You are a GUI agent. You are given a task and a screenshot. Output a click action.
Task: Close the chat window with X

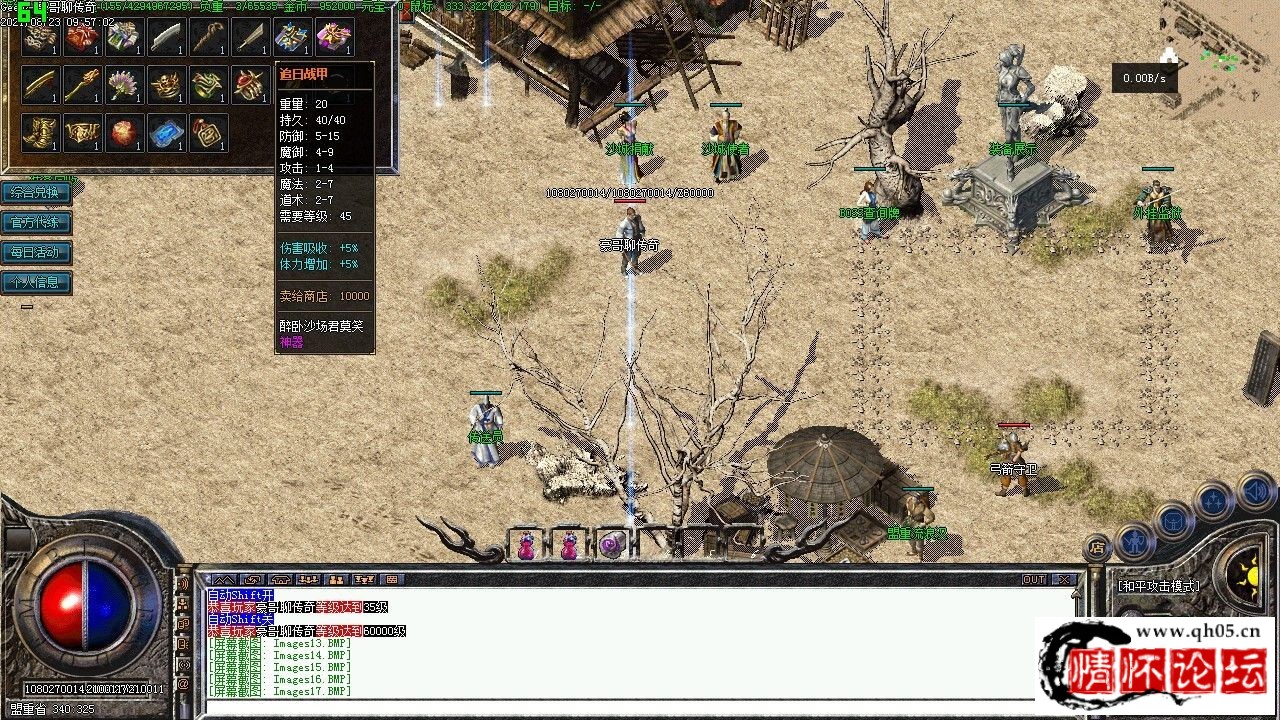[x=1063, y=579]
